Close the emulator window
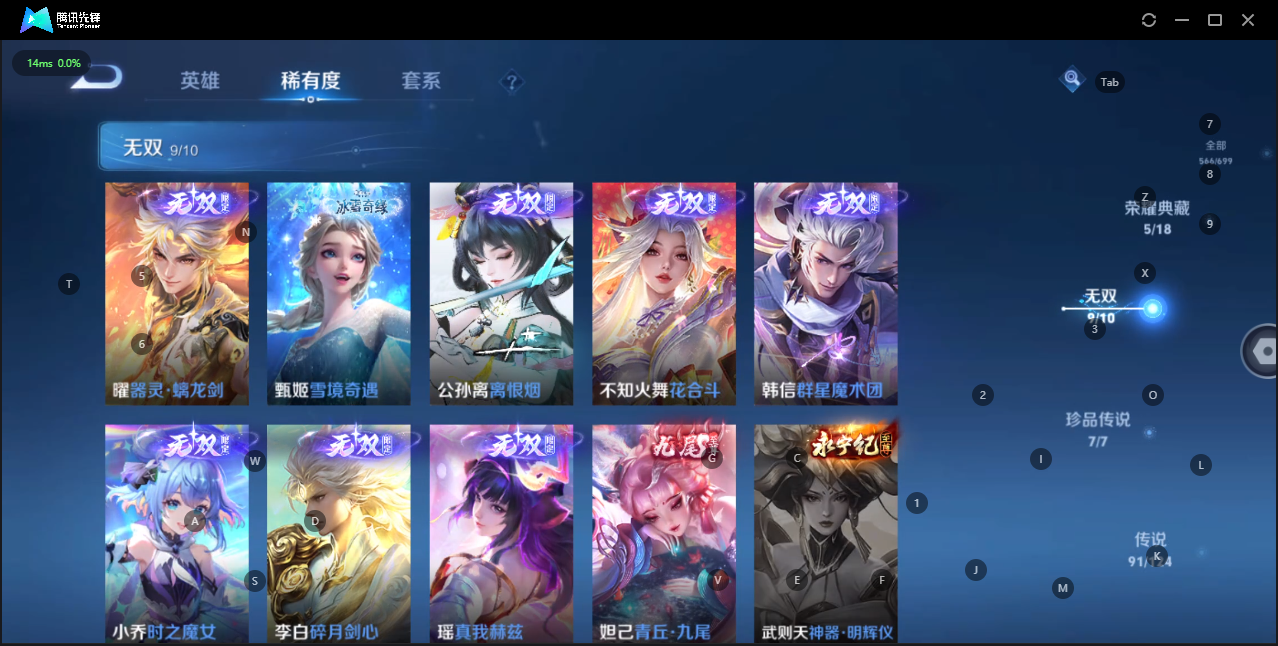1278x646 pixels. click(1248, 20)
